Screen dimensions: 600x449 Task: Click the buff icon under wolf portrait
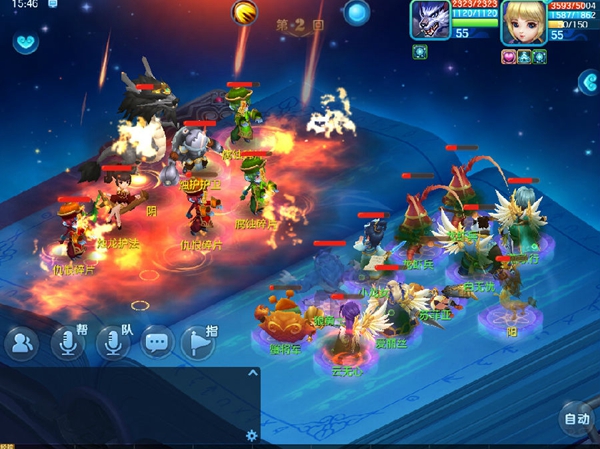point(420,53)
